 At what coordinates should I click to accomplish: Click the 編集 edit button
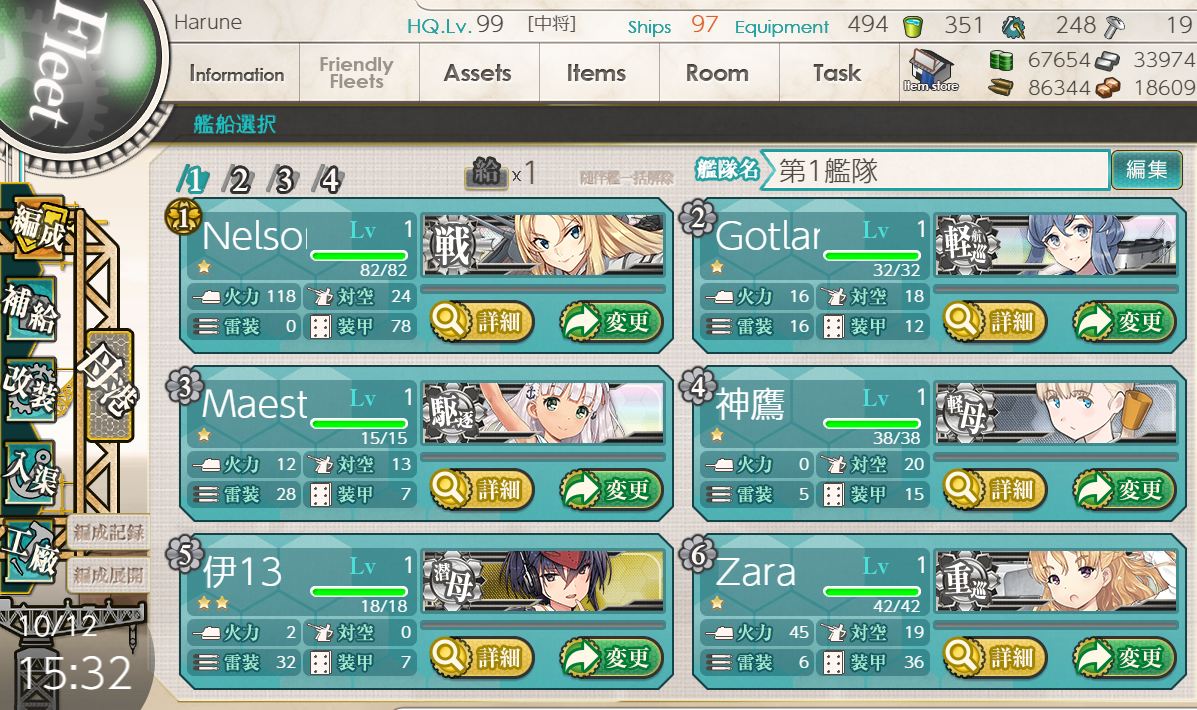1146,170
